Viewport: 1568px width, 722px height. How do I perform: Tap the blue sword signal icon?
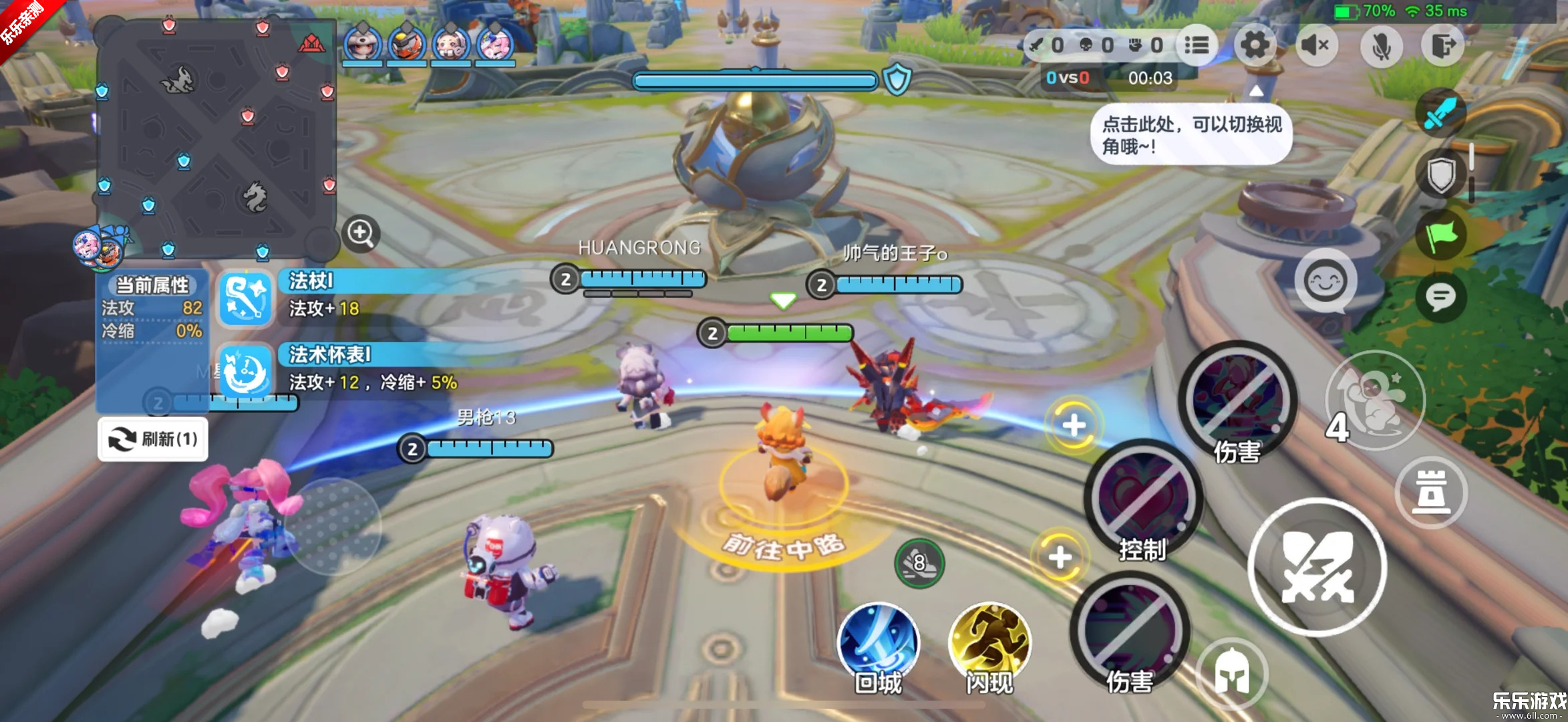[x=1440, y=113]
